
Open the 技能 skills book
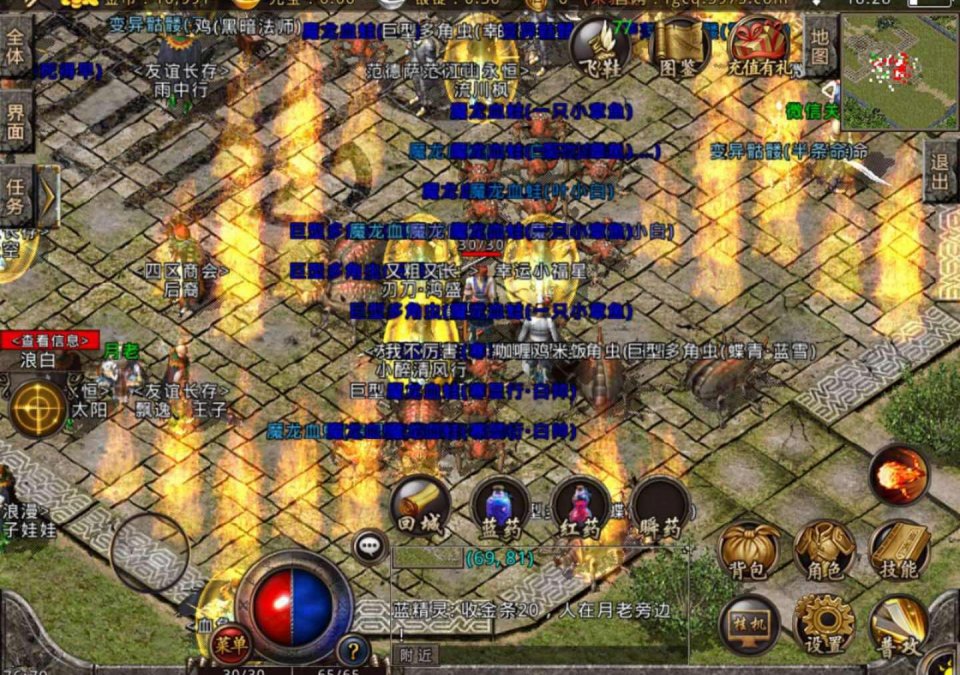[899, 552]
